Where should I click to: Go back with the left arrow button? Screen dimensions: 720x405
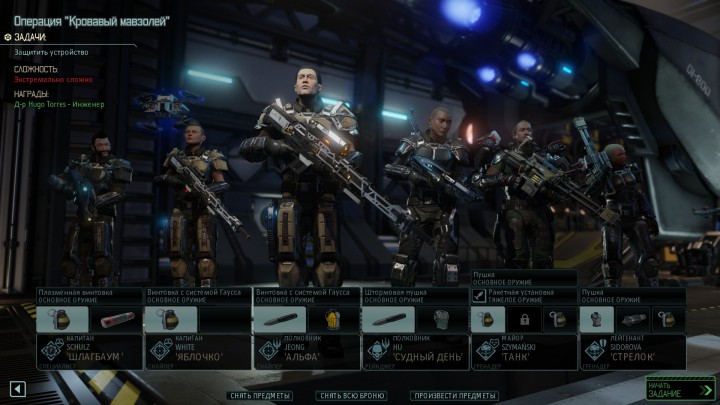[17, 387]
